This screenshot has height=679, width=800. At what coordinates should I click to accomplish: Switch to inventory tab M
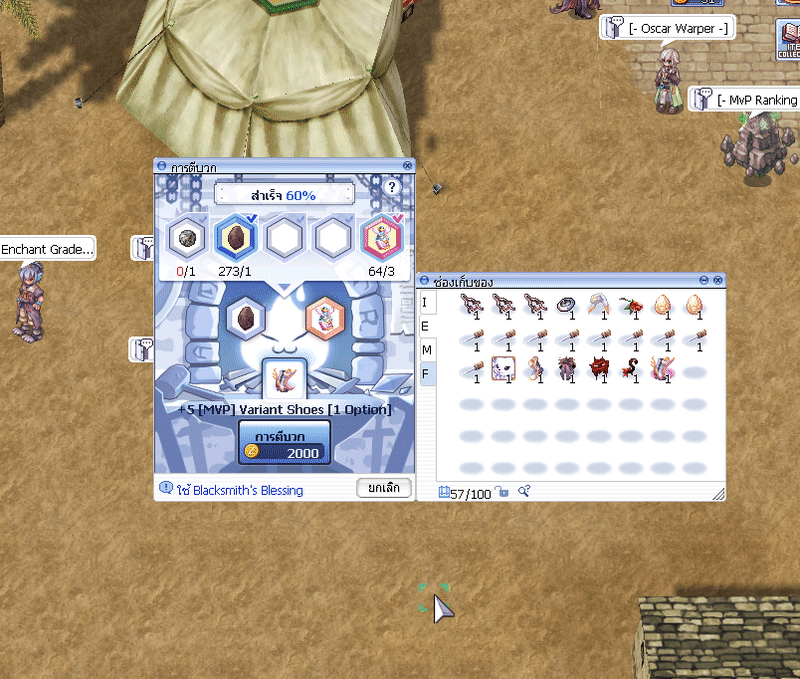pyautogui.click(x=426, y=350)
